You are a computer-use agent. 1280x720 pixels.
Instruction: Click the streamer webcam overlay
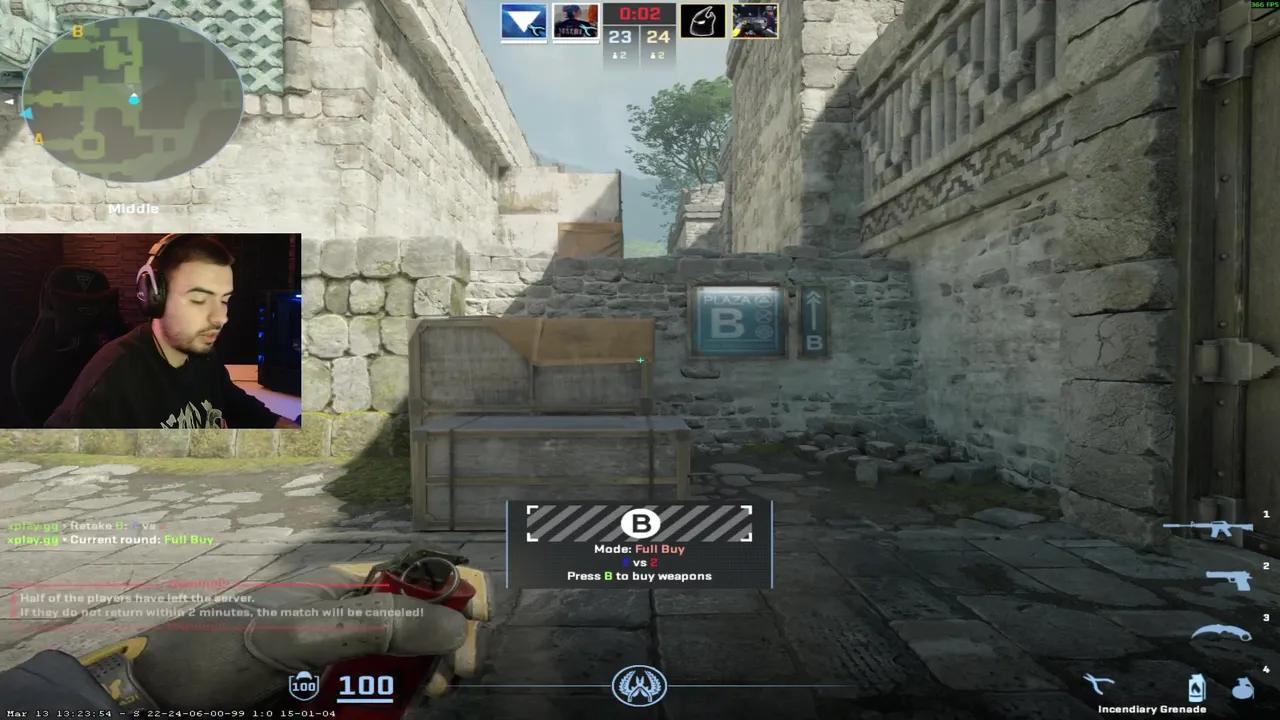click(150, 330)
